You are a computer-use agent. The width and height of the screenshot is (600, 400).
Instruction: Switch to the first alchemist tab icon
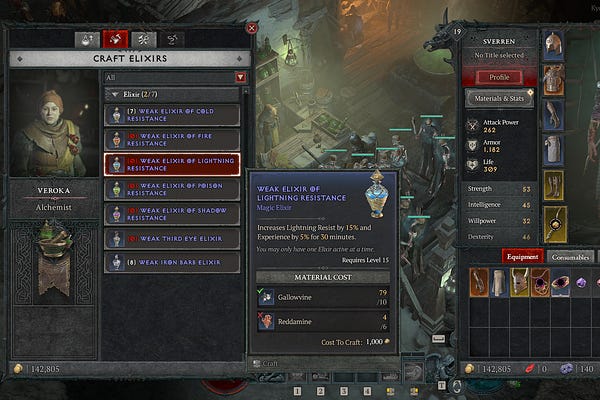[x=88, y=40]
